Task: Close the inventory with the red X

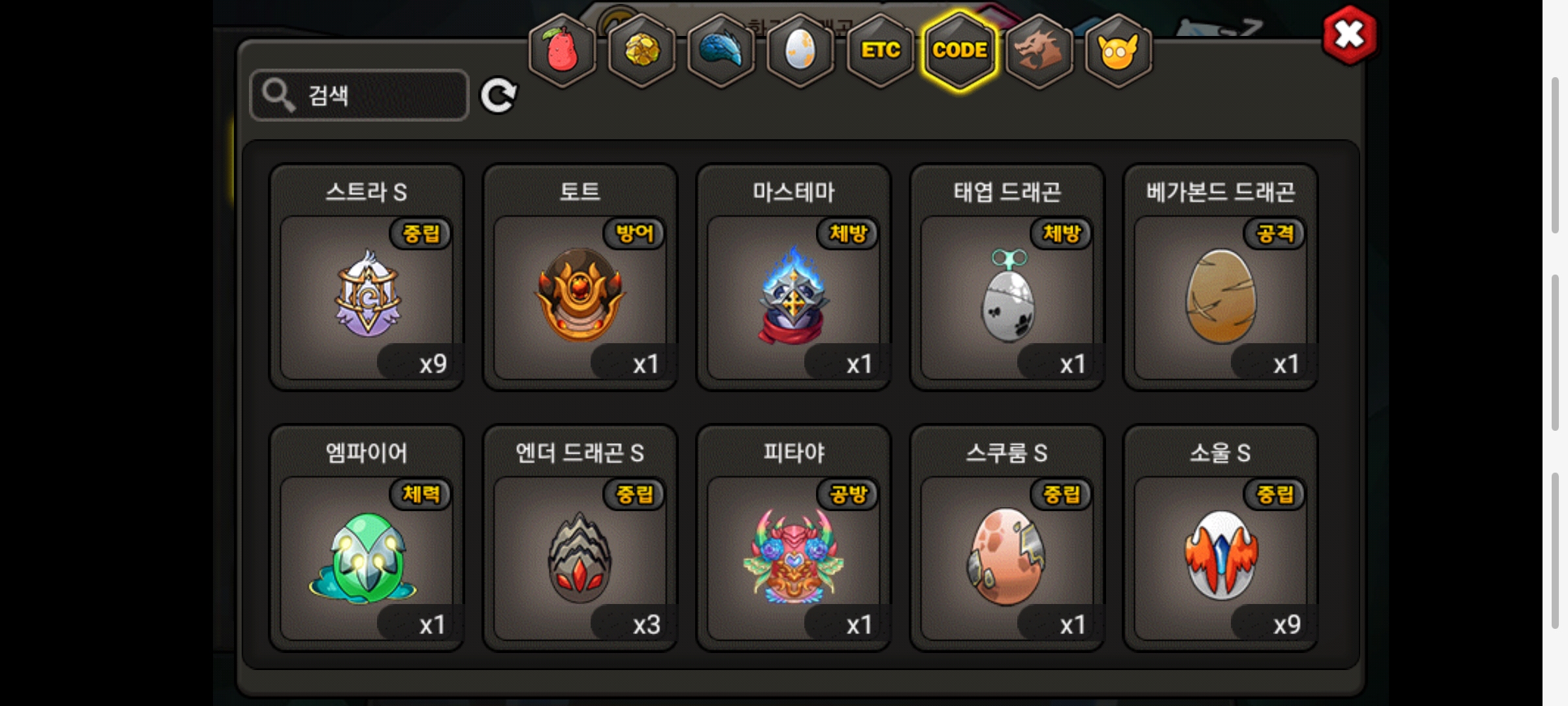Action: click(1349, 35)
